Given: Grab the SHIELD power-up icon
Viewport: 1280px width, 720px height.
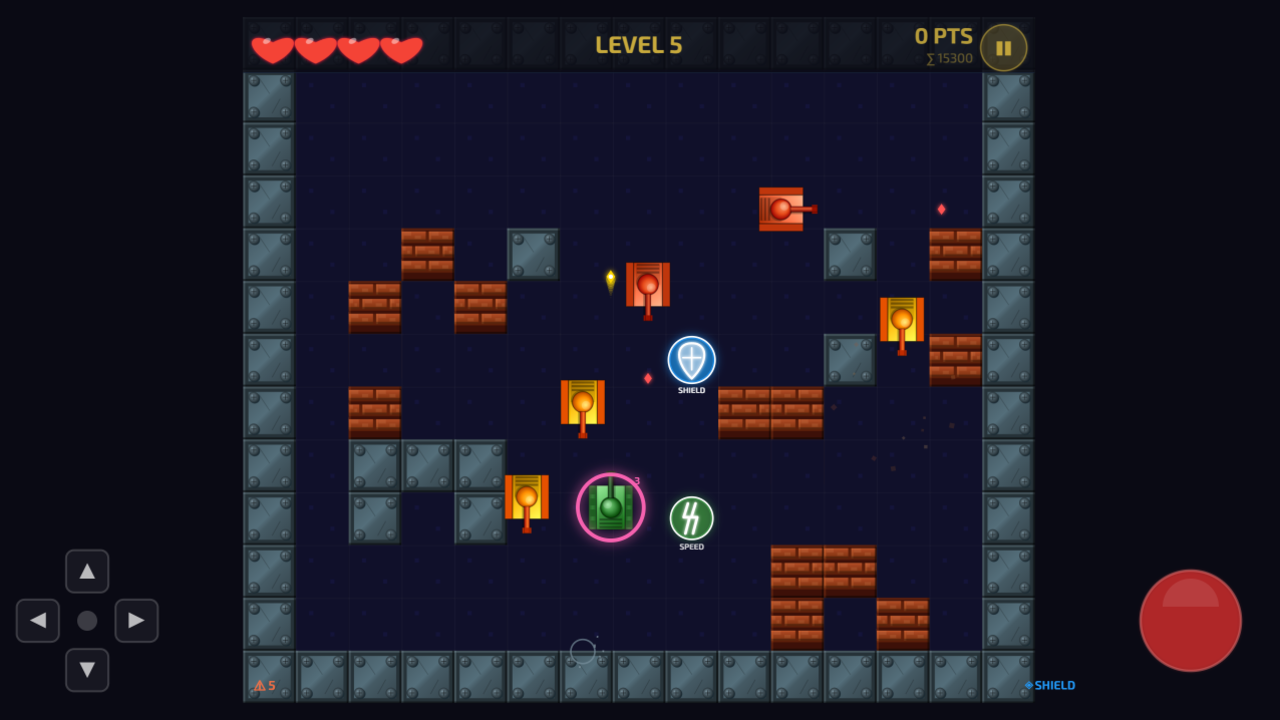Looking at the screenshot, I should pos(690,362).
